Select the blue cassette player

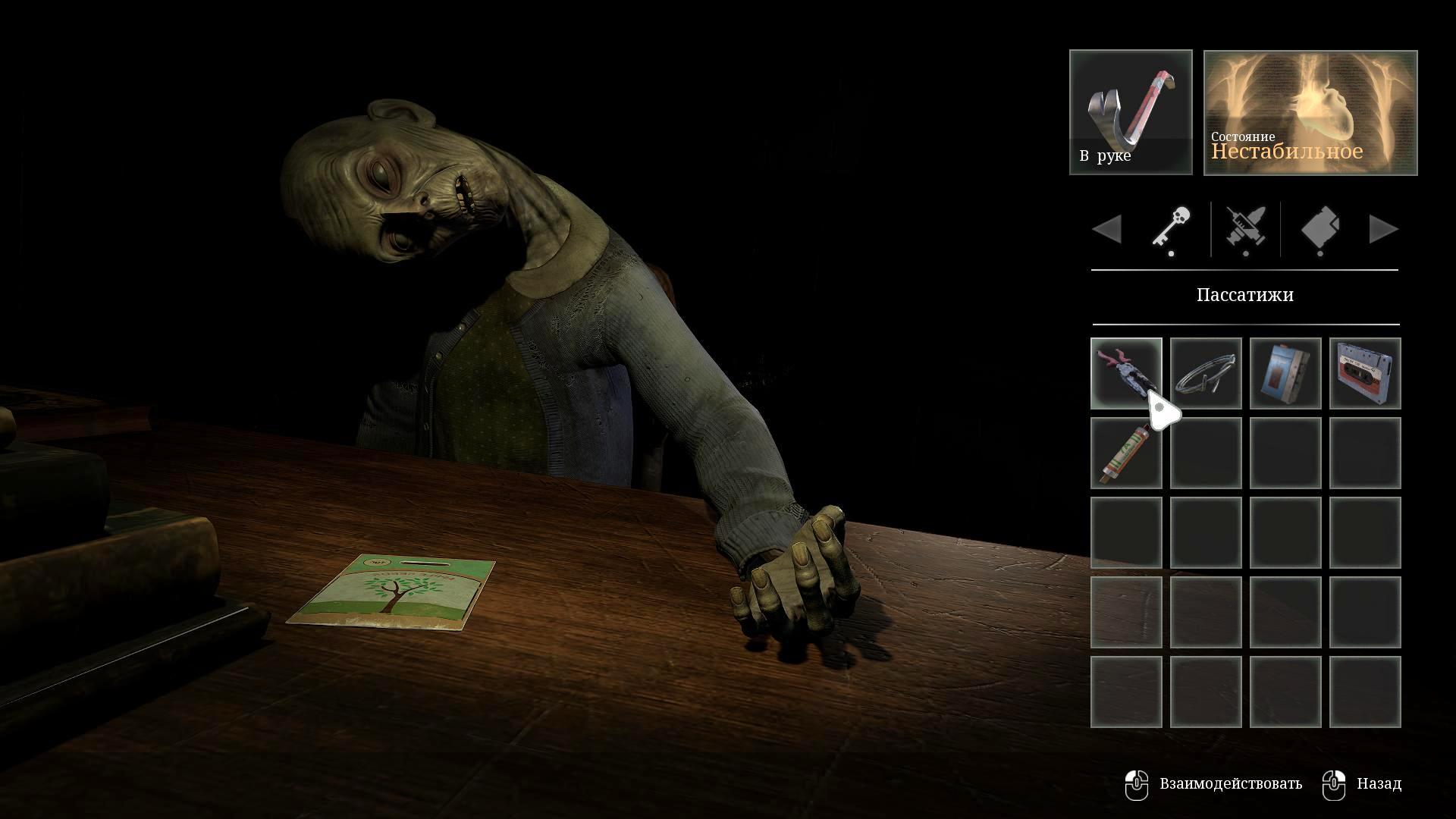1285,373
